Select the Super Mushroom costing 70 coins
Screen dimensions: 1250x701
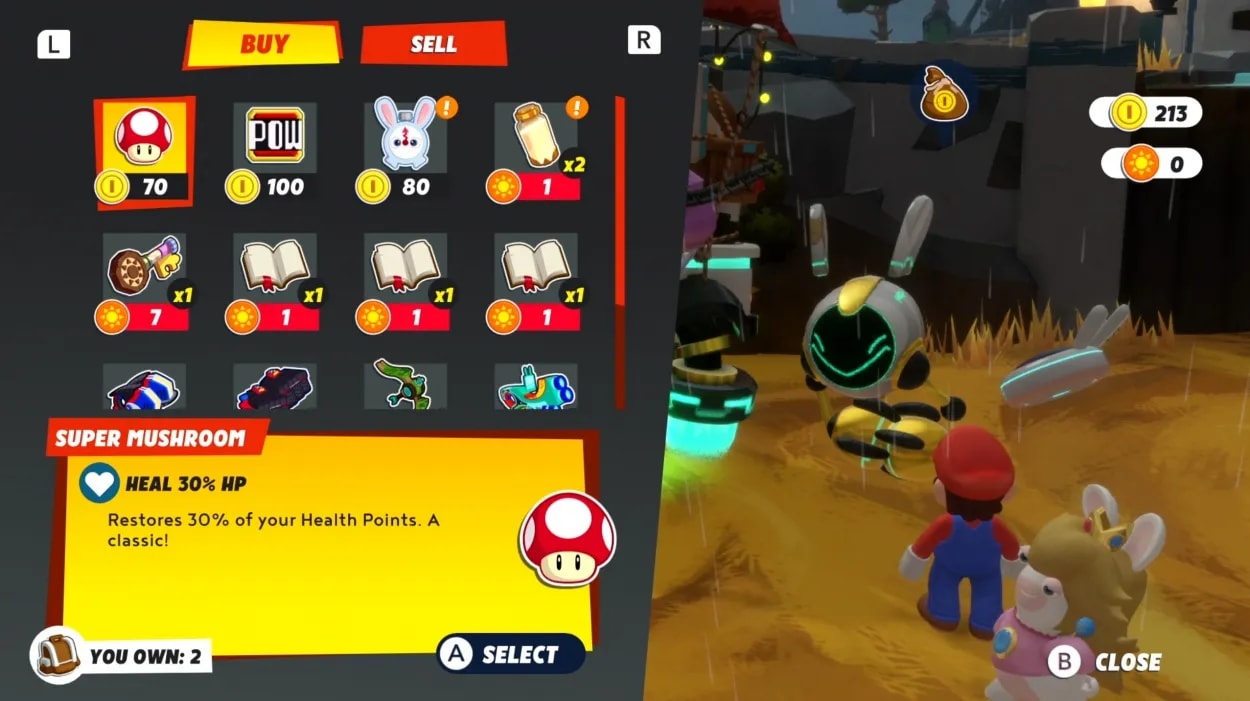144,152
